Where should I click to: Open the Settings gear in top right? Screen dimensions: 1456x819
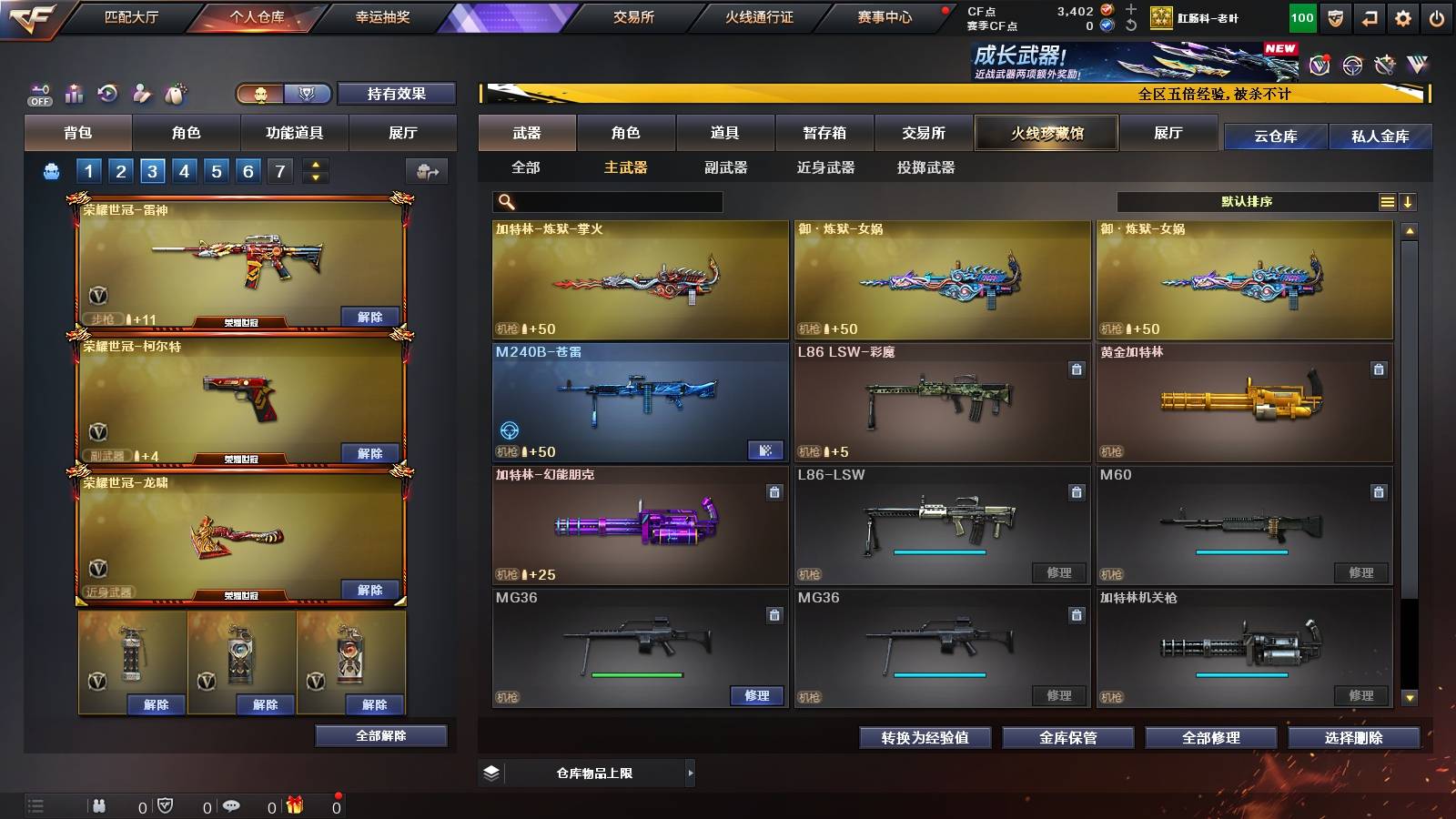tap(1402, 17)
